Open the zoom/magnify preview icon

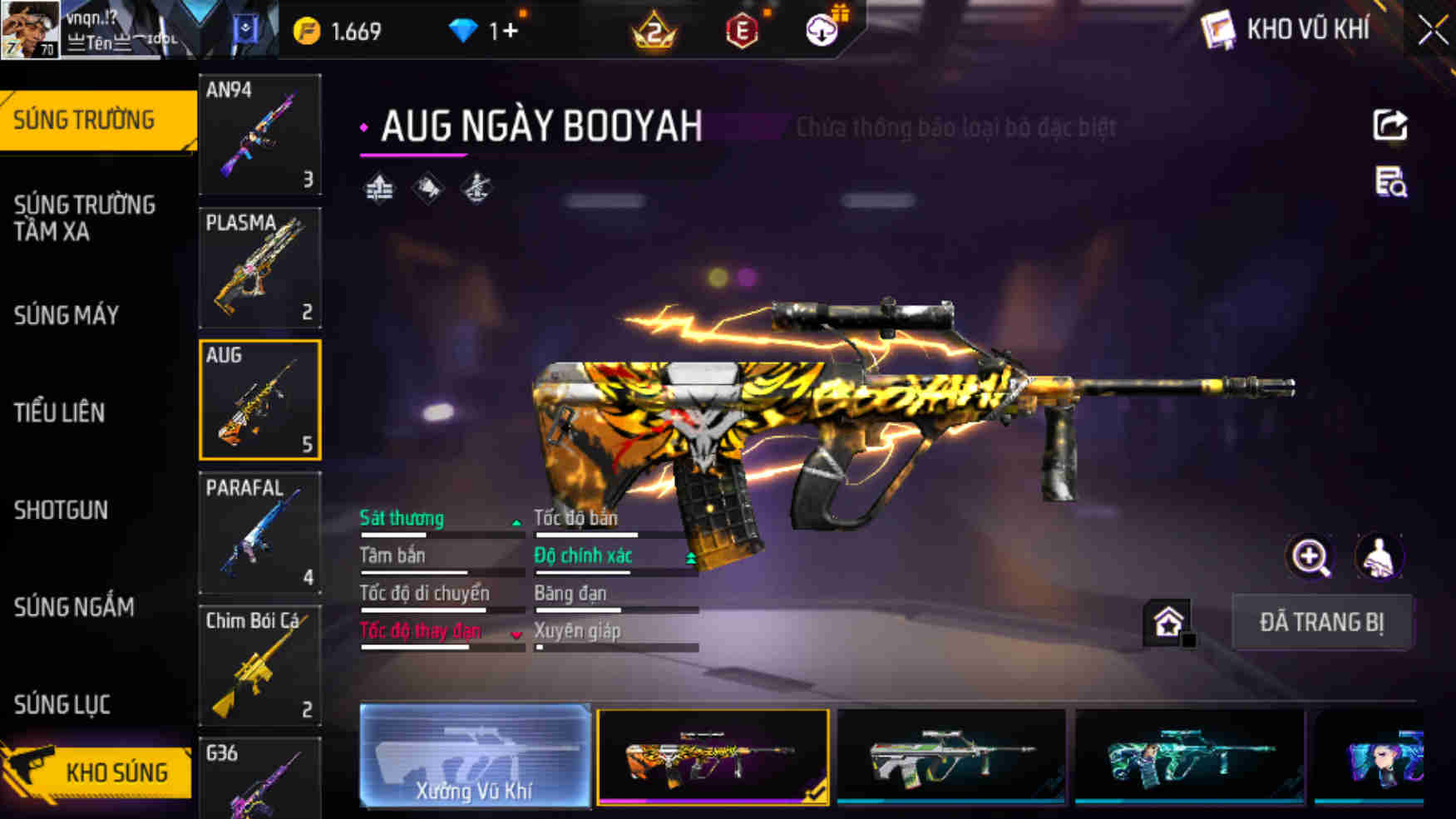tap(1310, 557)
